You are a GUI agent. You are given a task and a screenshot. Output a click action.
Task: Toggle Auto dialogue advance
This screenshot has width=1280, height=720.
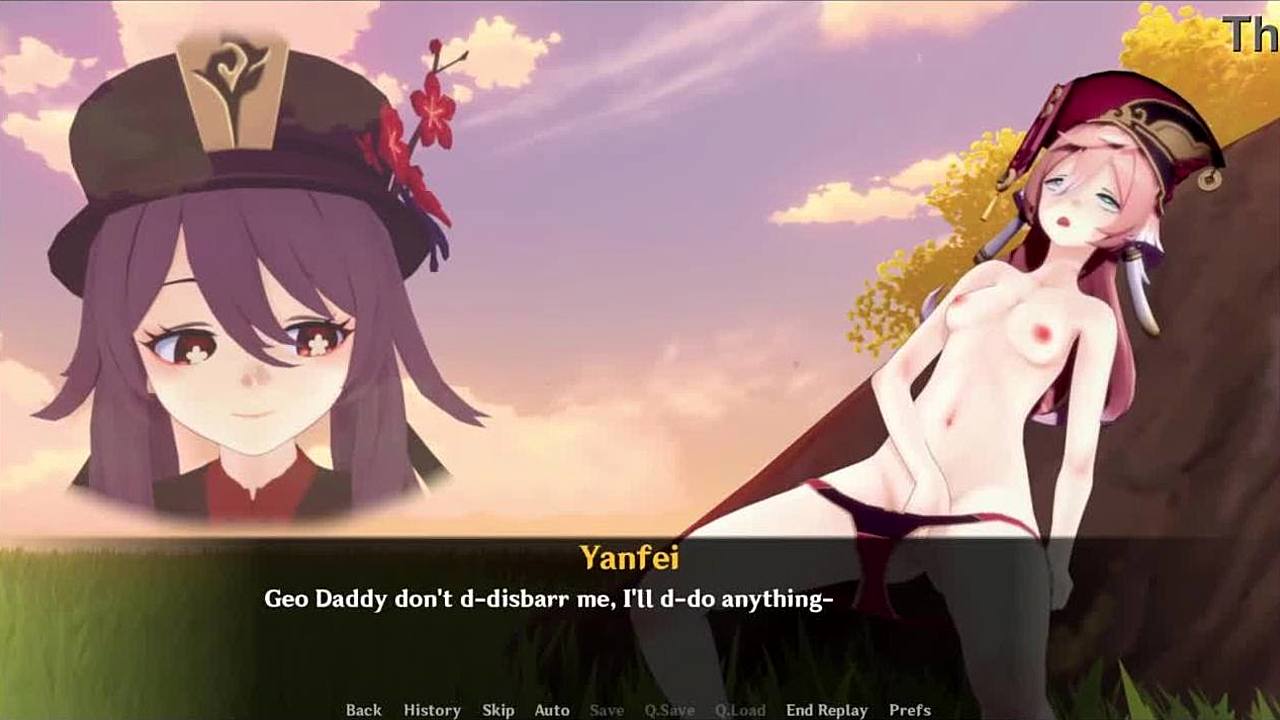tap(552, 710)
